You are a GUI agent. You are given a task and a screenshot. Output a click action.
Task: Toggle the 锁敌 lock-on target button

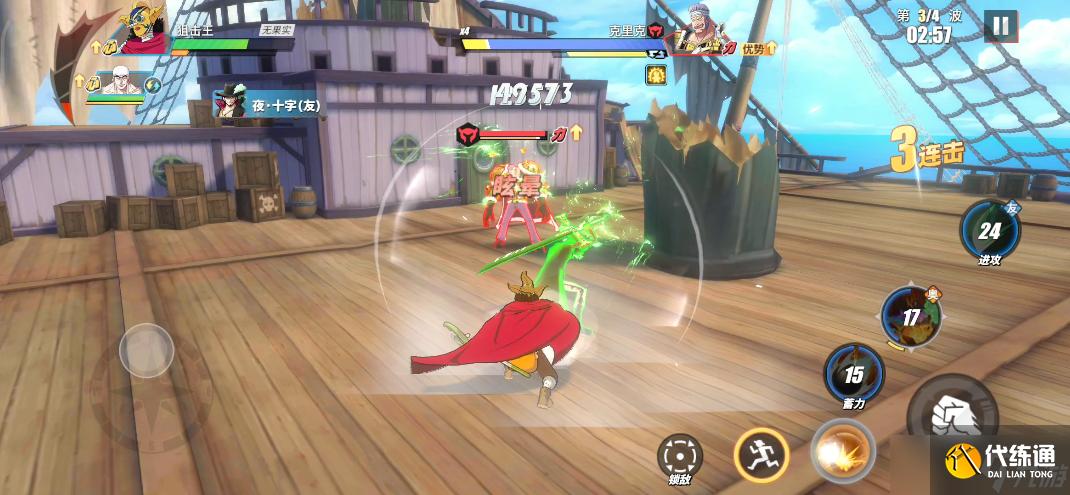tap(680, 457)
